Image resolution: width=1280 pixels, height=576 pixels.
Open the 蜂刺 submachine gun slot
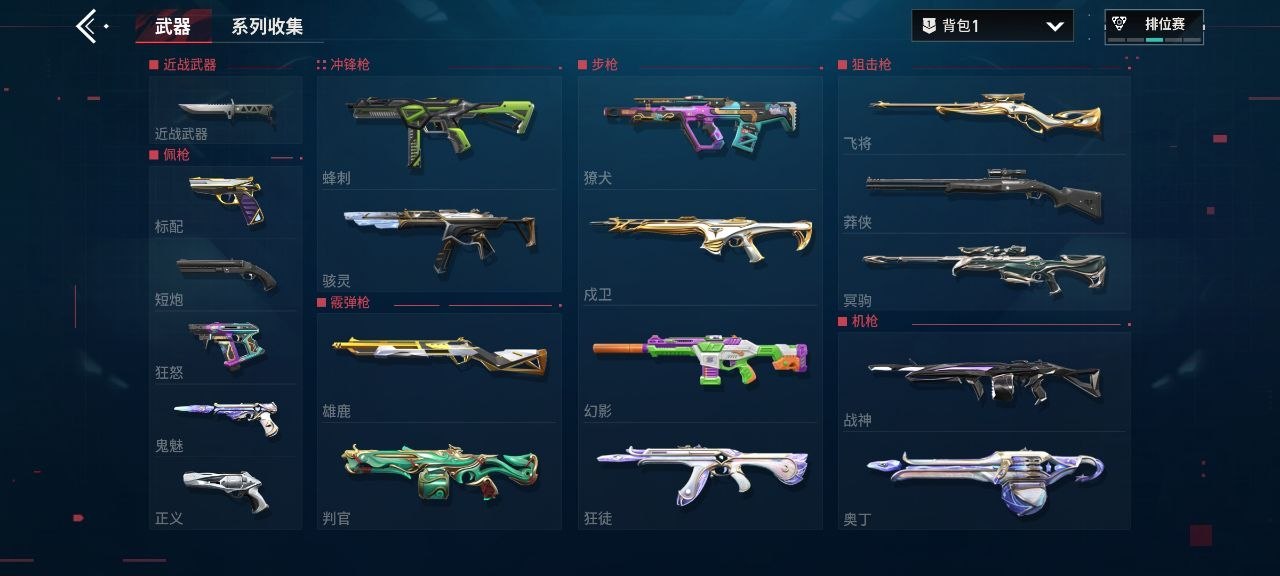tap(439, 133)
